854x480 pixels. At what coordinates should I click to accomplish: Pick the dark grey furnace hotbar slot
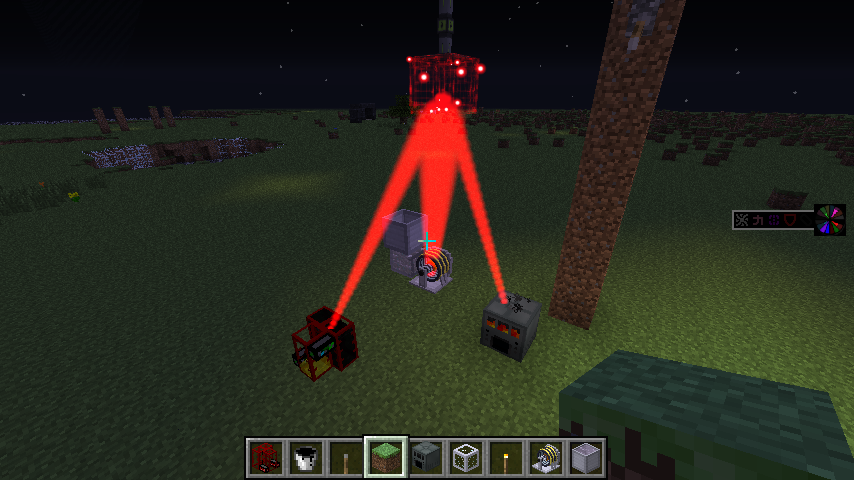tap(426, 458)
